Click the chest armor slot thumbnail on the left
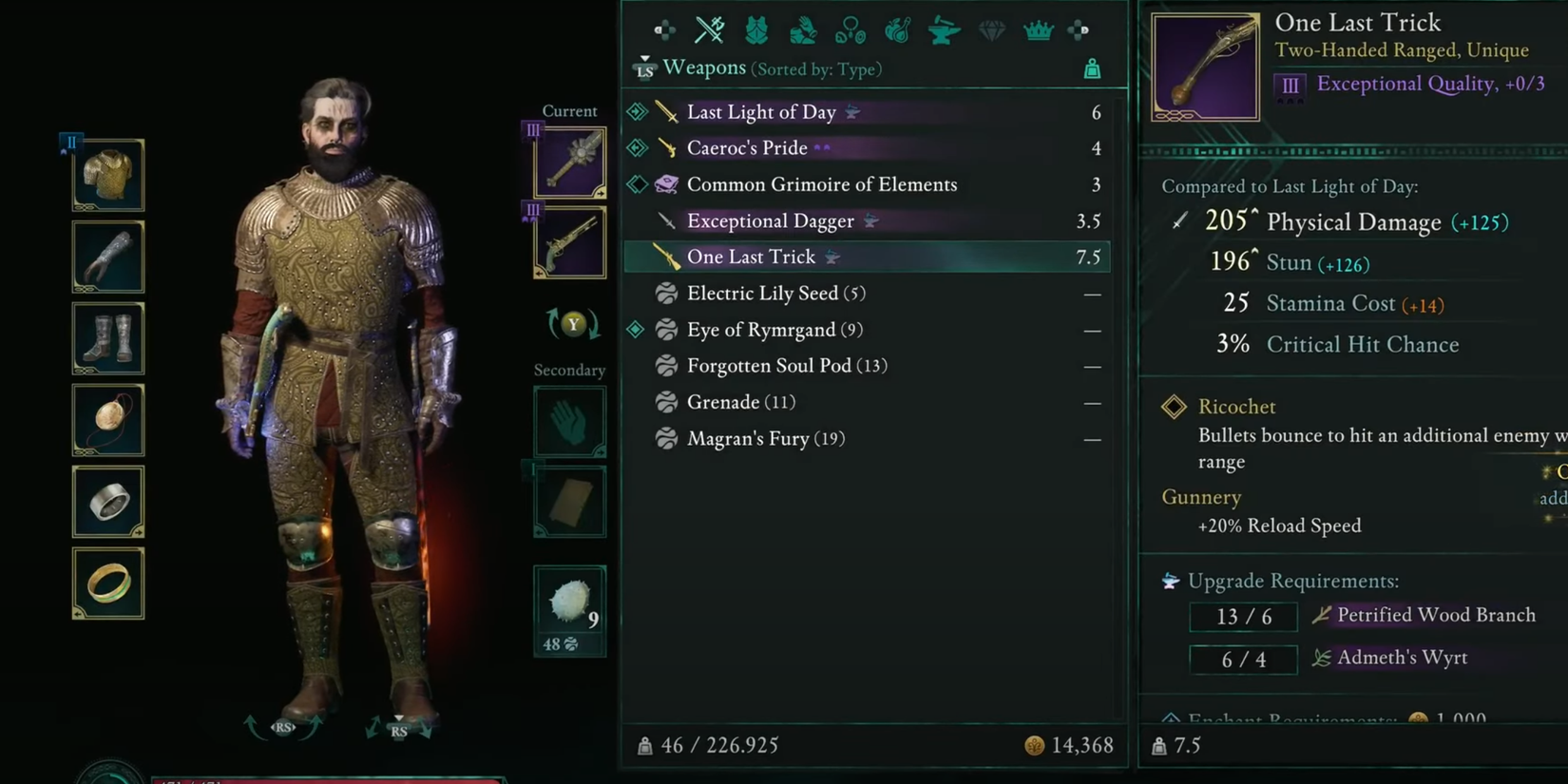 click(107, 175)
